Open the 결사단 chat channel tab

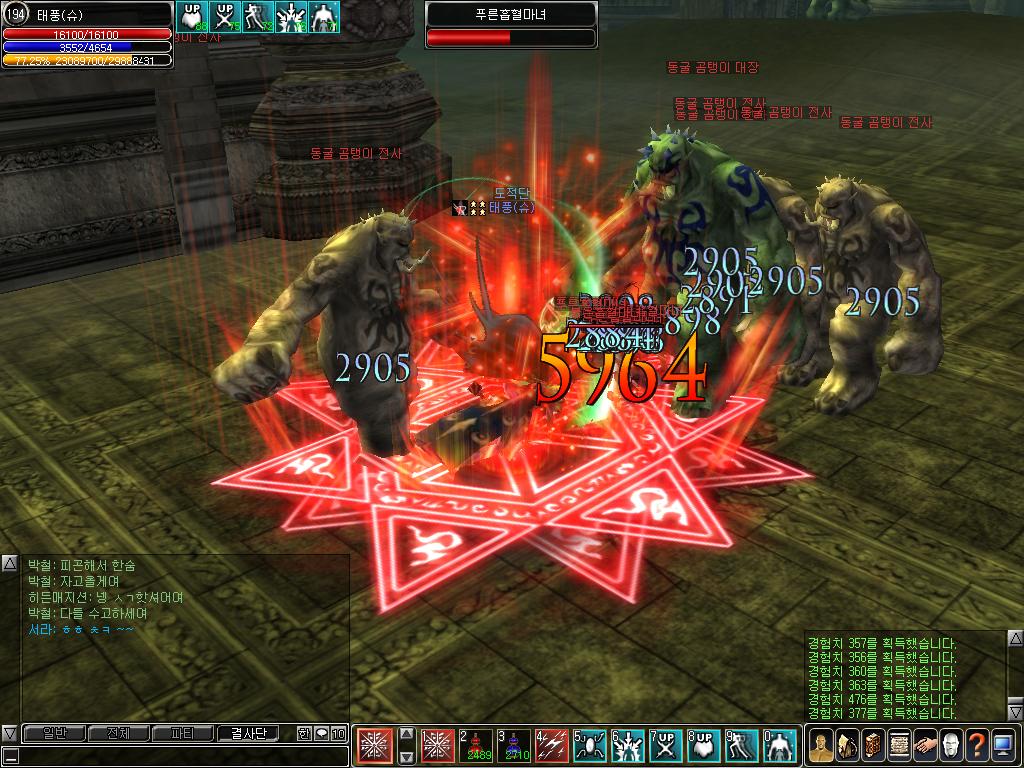point(248,734)
